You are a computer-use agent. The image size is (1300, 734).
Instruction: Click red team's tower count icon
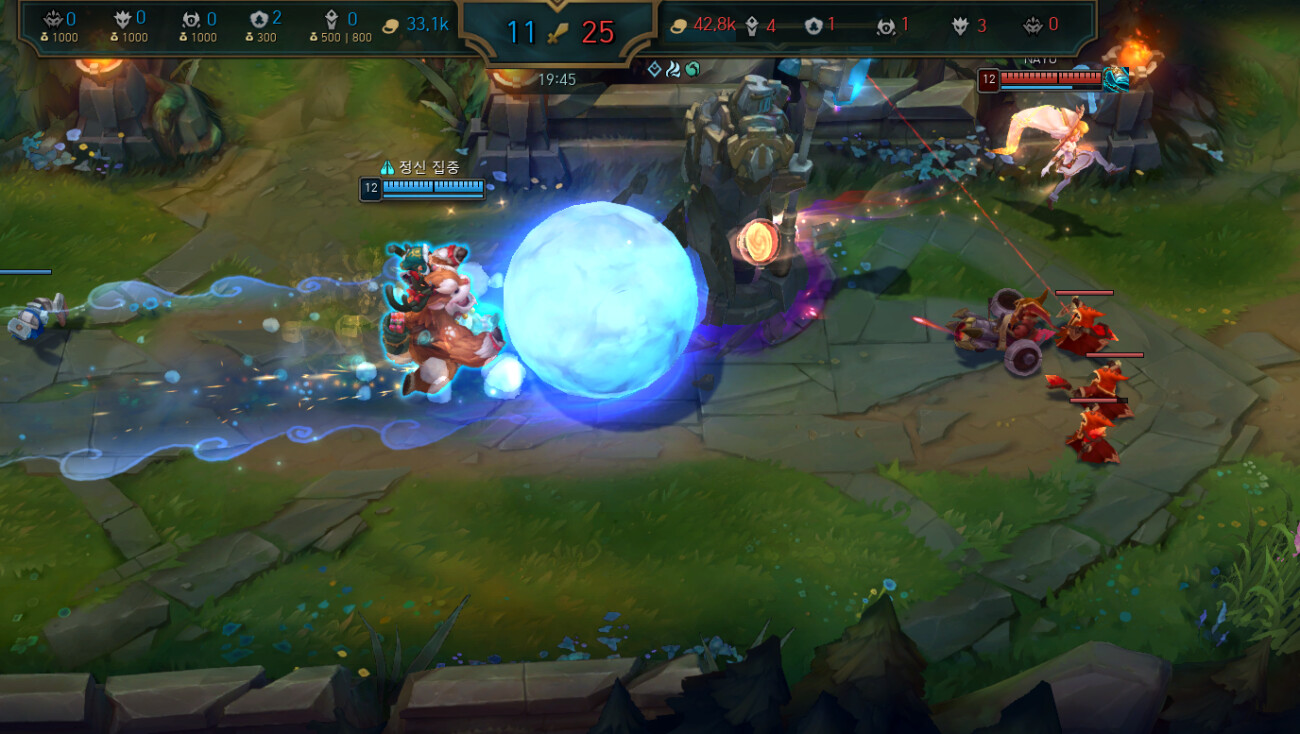click(x=752, y=26)
